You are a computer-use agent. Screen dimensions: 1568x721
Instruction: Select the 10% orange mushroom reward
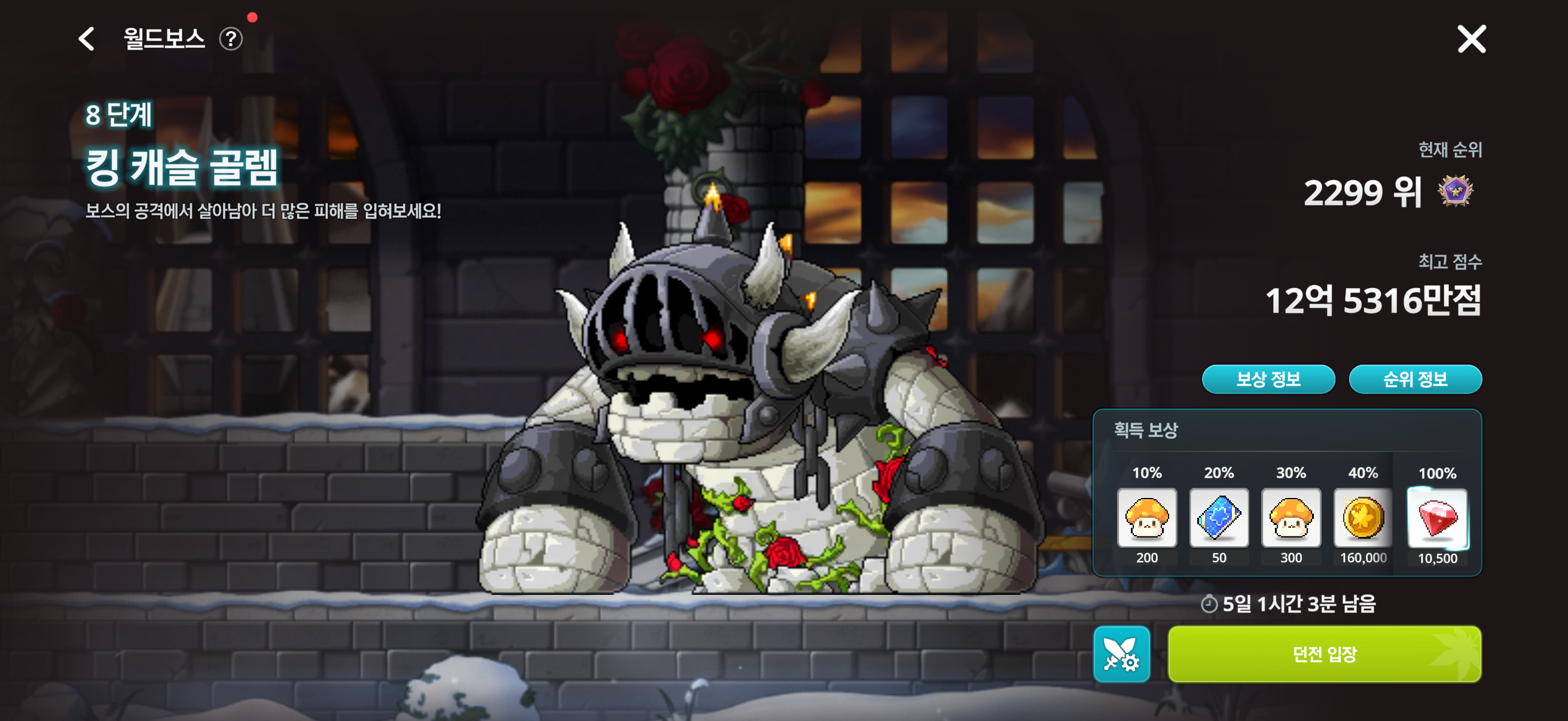pos(1147,518)
